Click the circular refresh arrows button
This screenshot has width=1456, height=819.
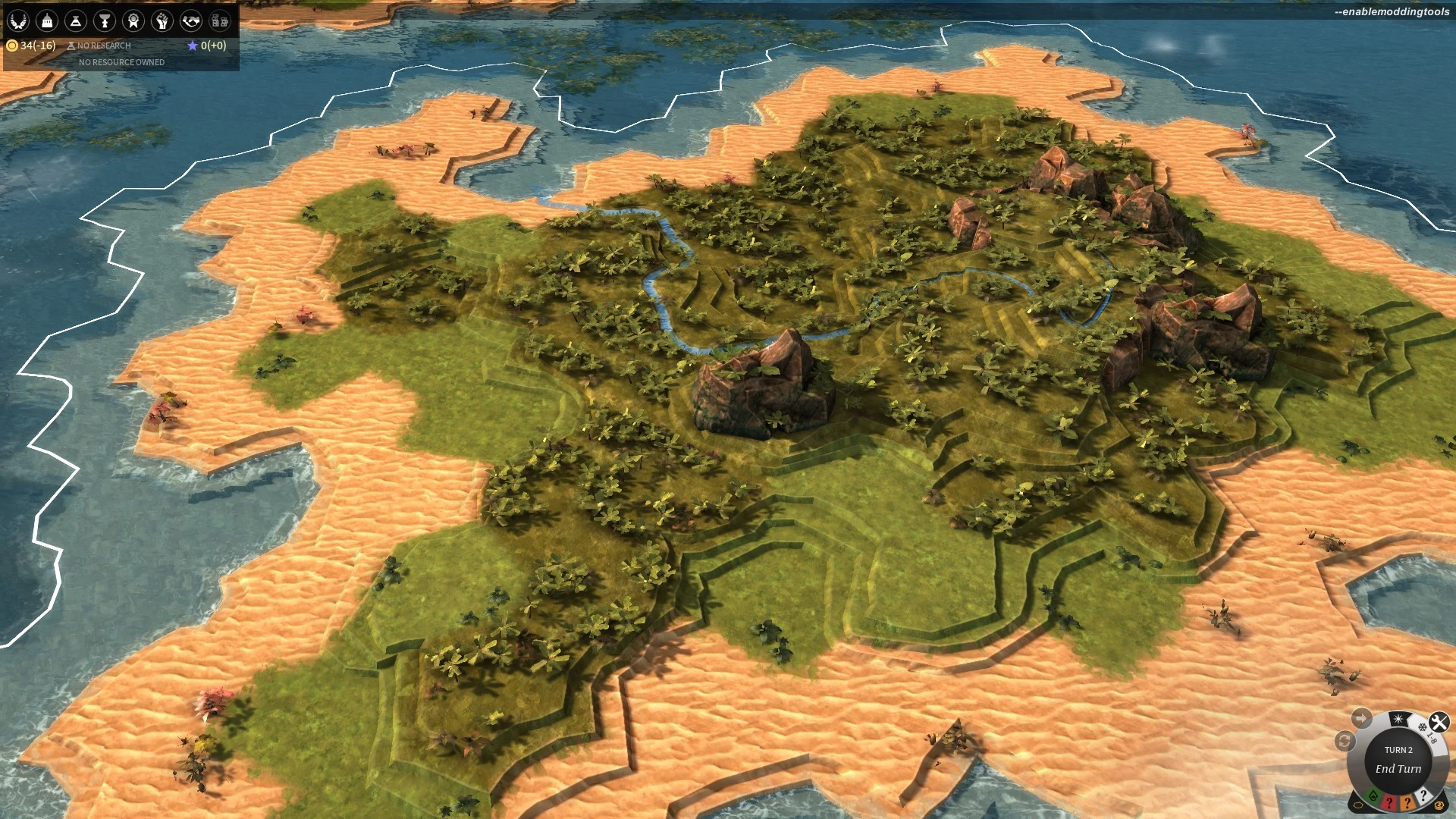pyautogui.click(x=1345, y=741)
